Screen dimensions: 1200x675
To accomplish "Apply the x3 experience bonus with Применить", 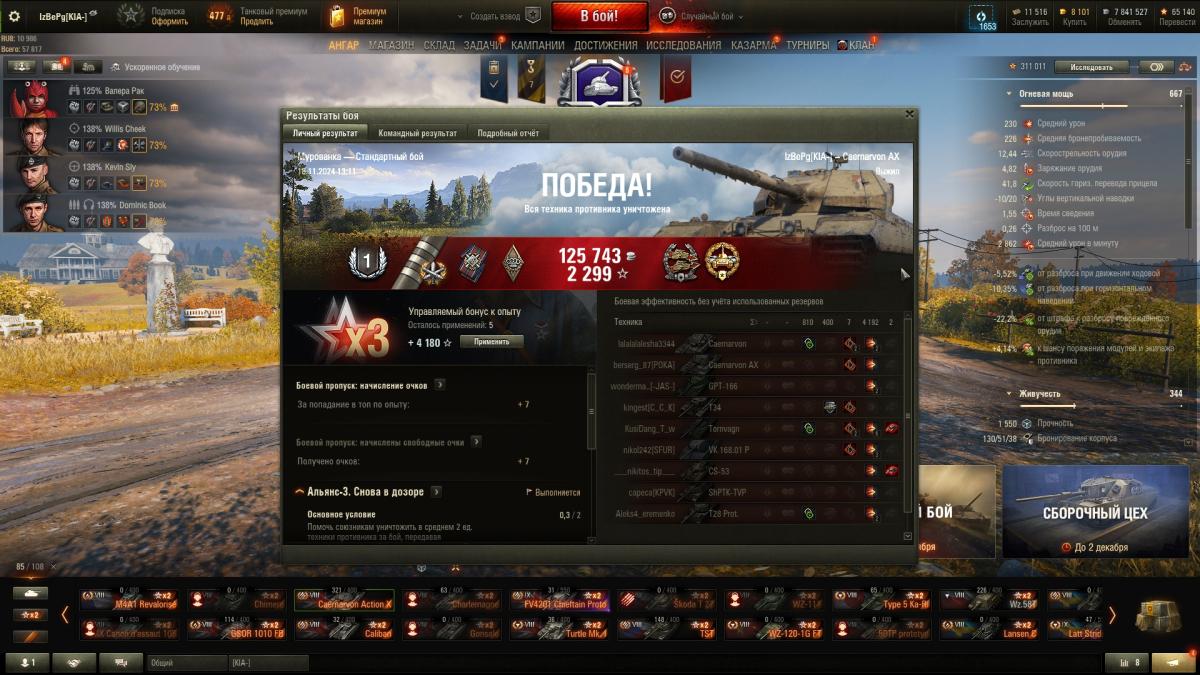I will click(x=491, y=342).
